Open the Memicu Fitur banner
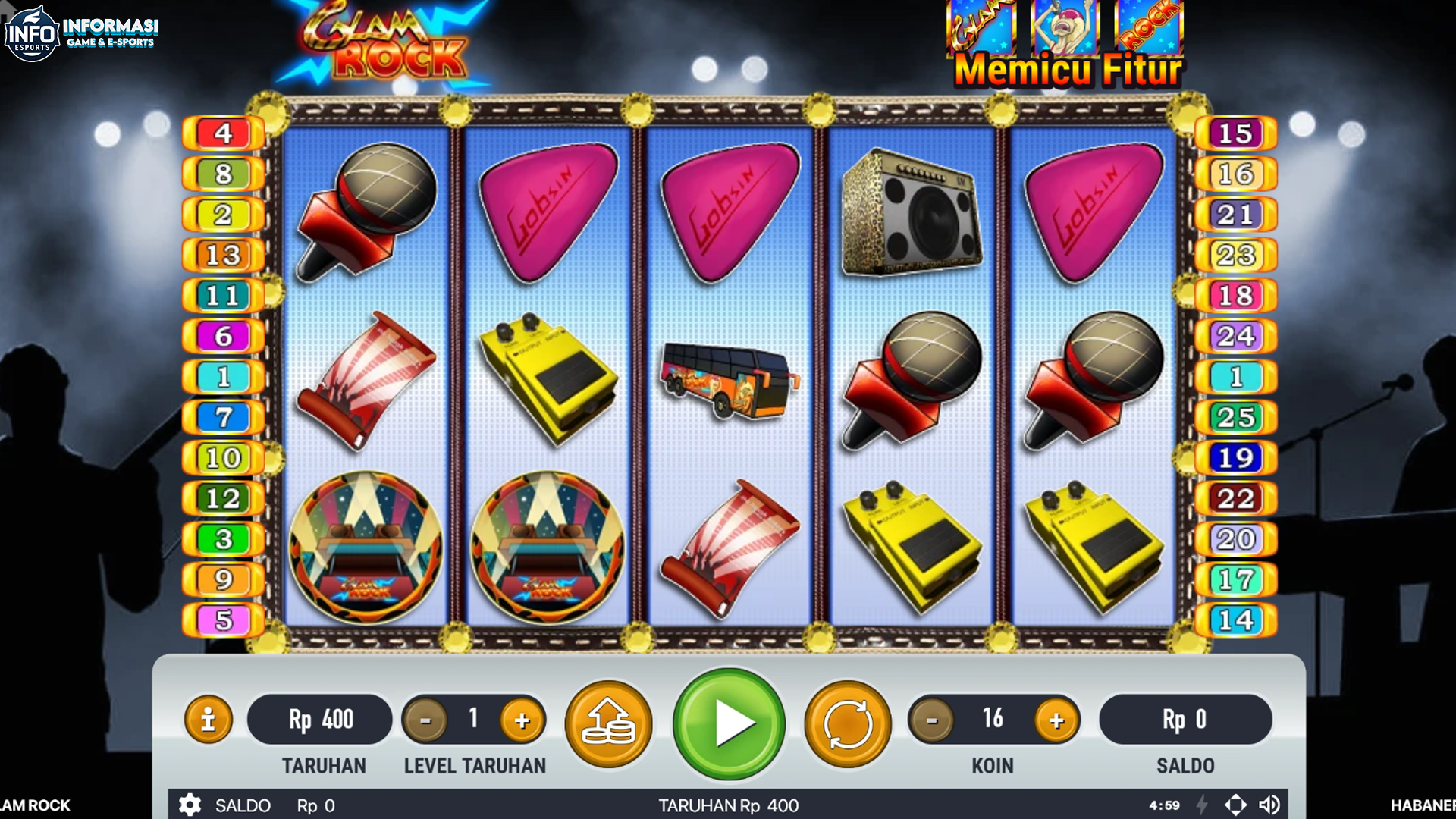The width and height of the screenshot is (1456, 819). pyautogui.click(x=1065, y=45)
